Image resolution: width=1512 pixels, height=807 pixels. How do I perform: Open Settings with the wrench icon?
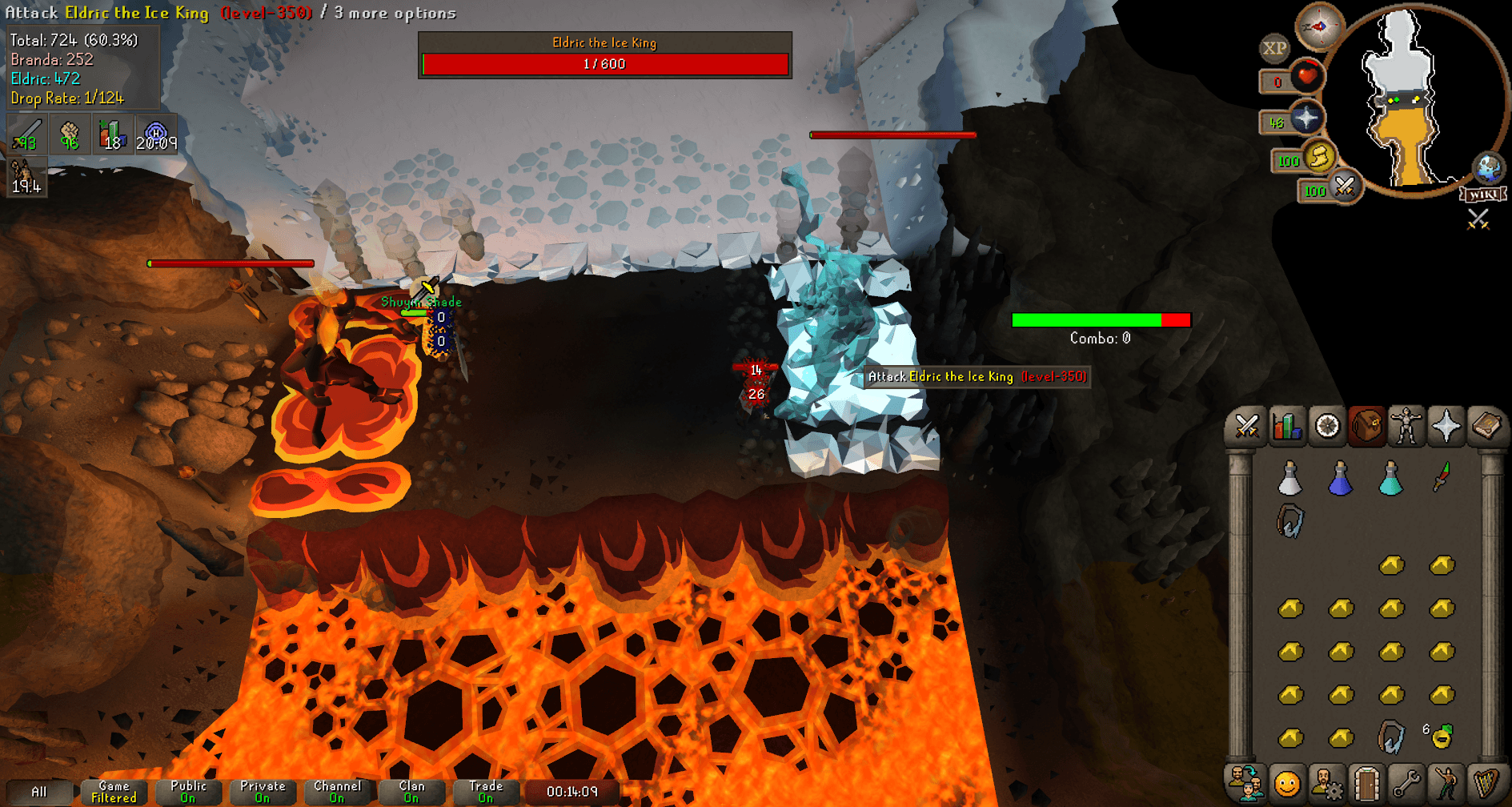(1407, 783)
